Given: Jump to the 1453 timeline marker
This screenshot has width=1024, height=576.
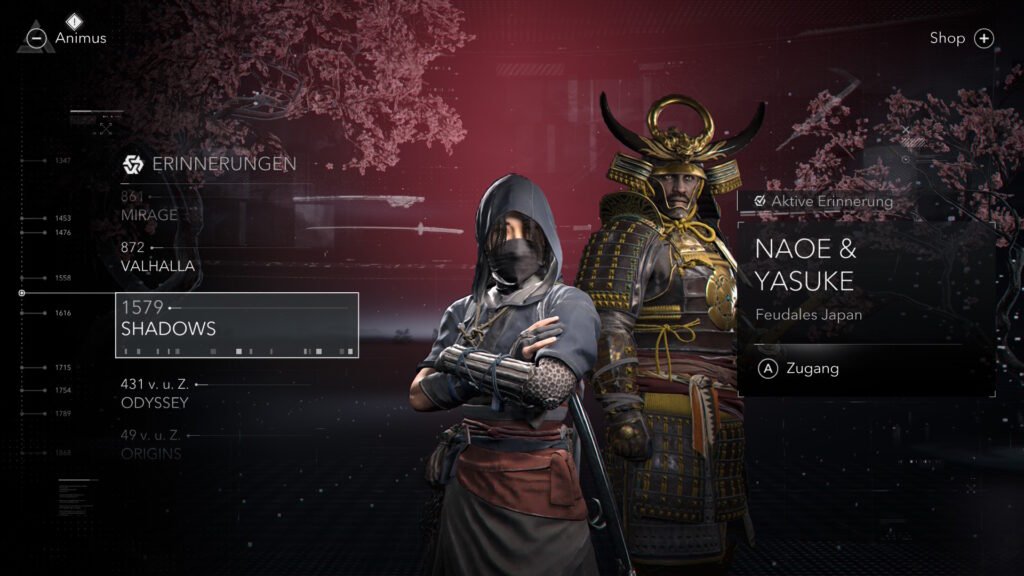Looking at the screenshot, I should 63,218.
